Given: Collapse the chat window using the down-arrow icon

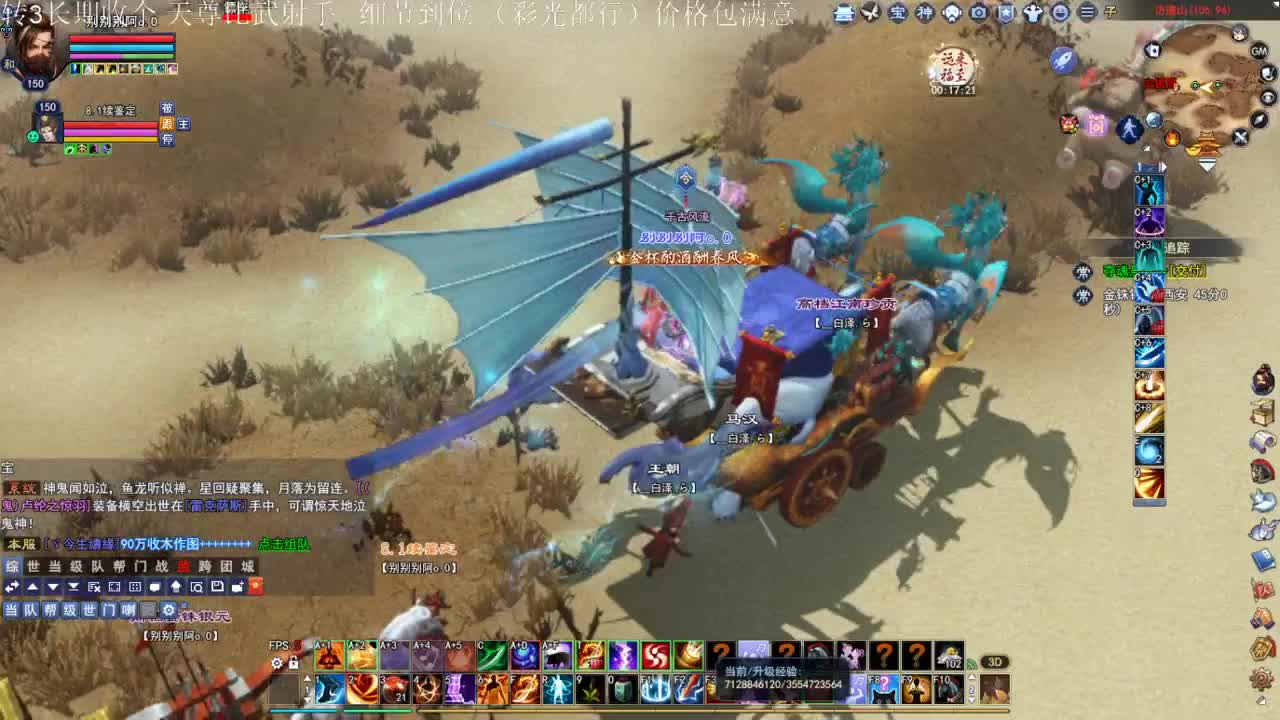Looking at the screenshot, I should tap(53, 586).
